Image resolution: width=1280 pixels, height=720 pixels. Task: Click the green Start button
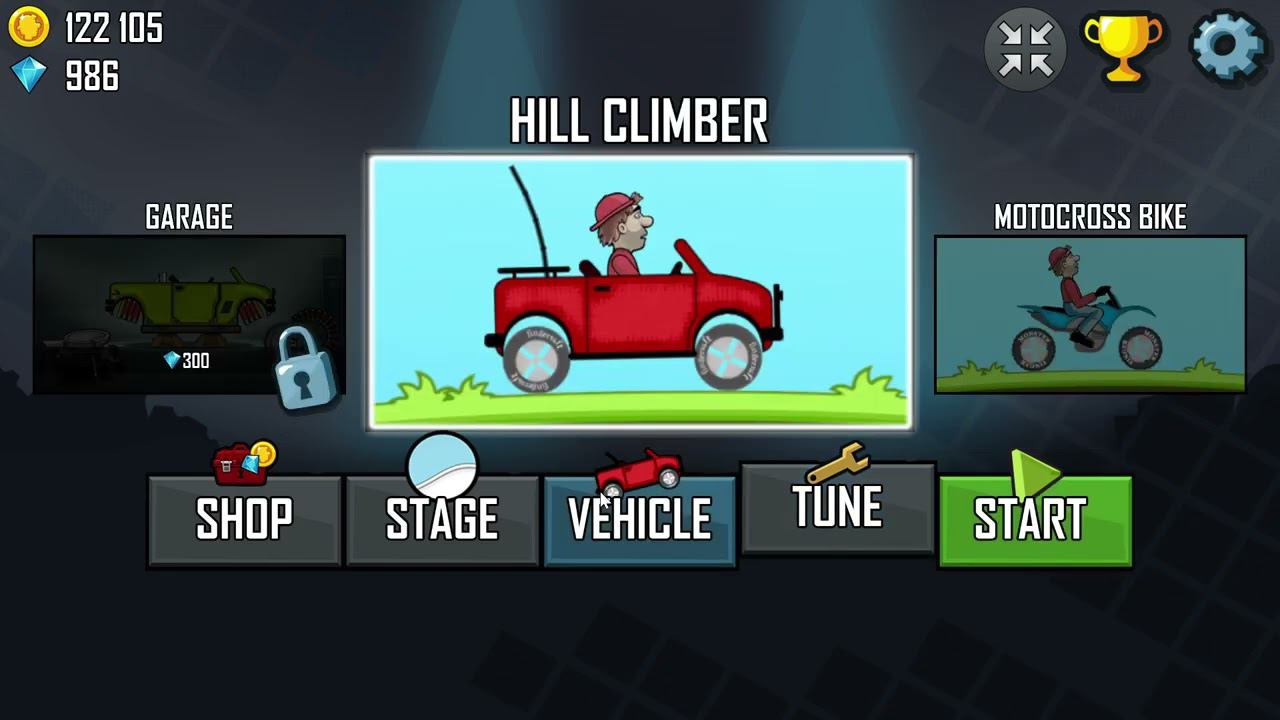[1035, 520]
